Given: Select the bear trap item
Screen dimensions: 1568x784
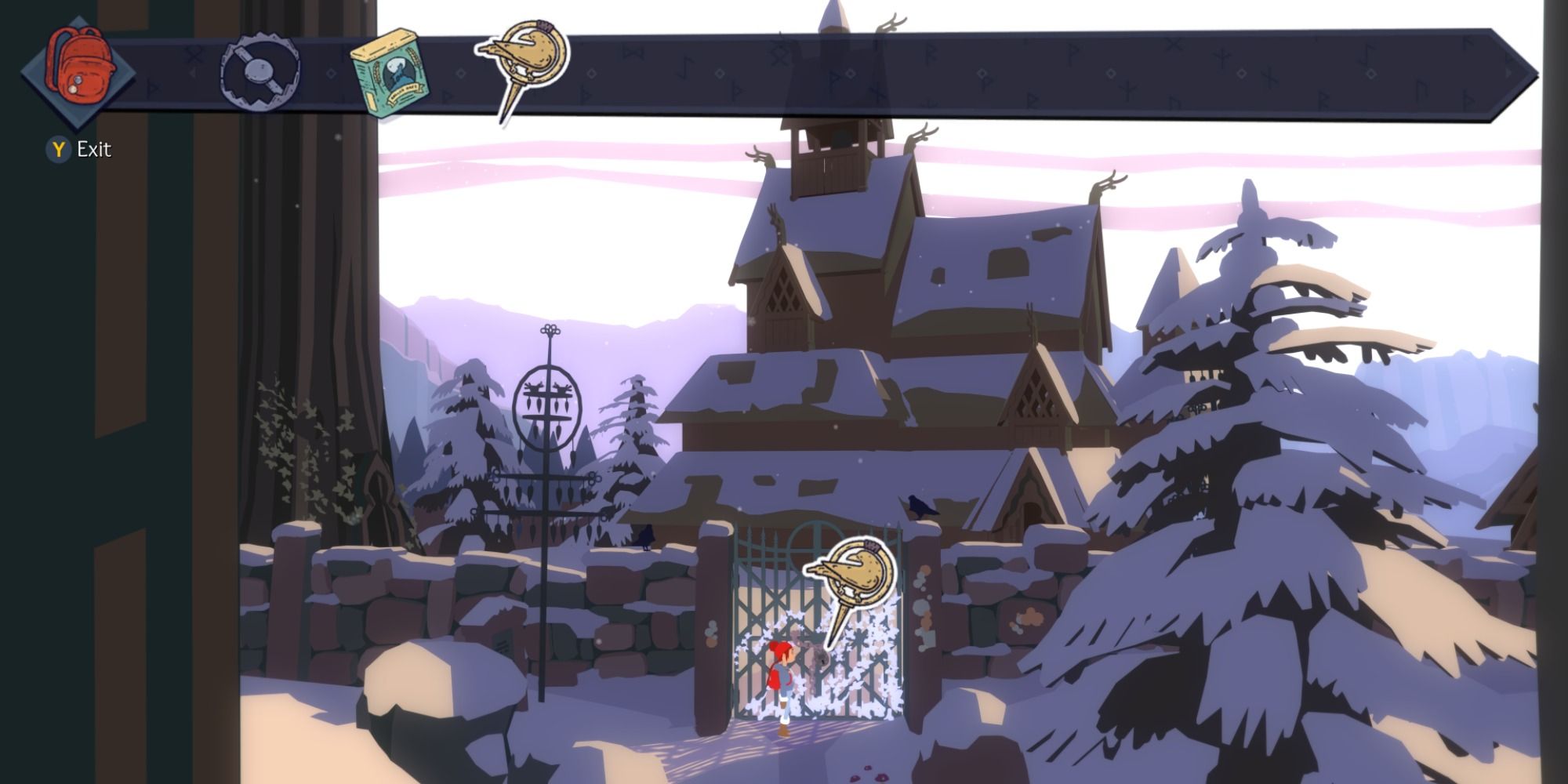Looking at the screenshot, I should click(259, 71).
